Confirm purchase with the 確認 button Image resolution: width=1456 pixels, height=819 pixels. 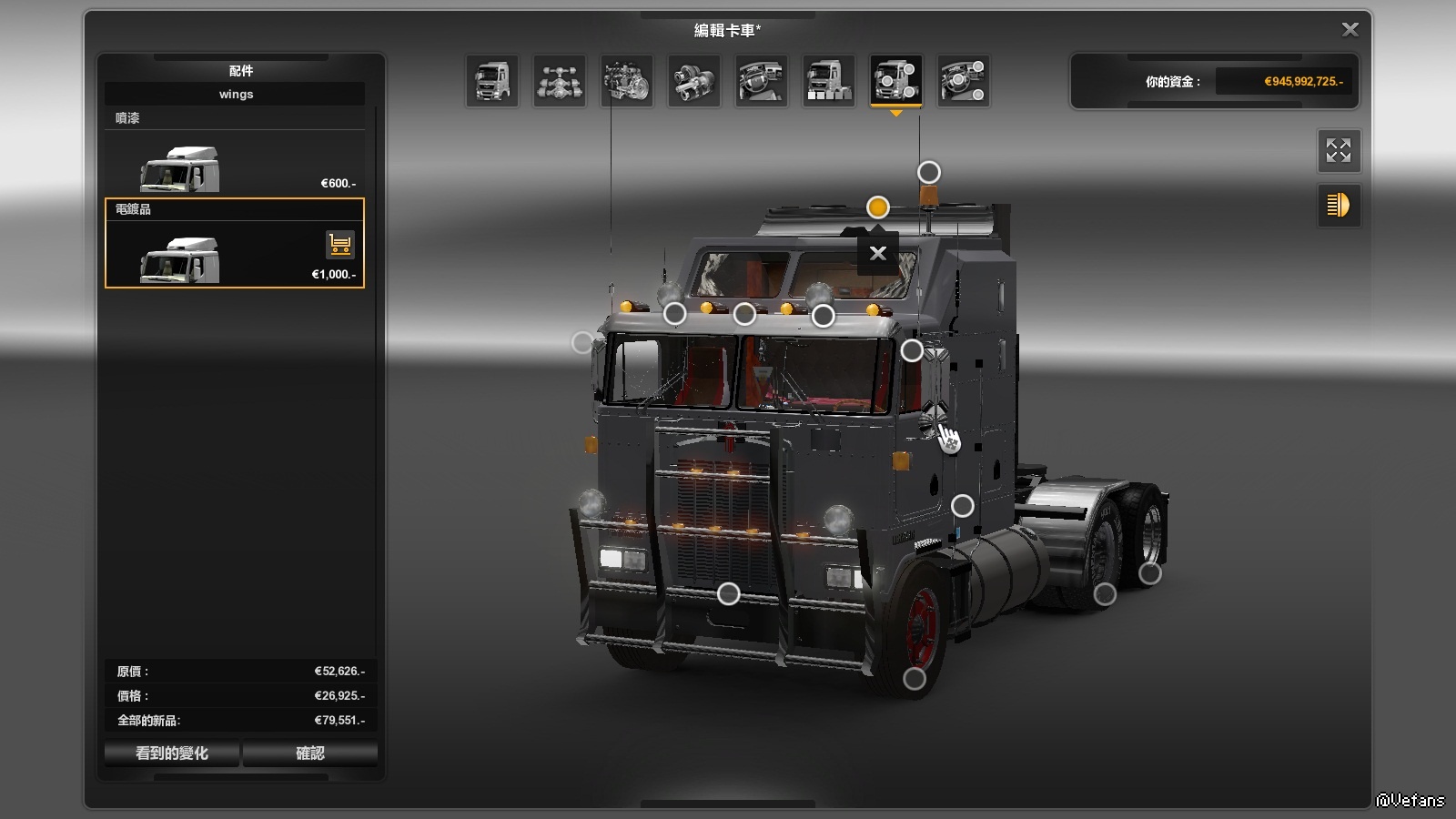(x=310, y=753)
